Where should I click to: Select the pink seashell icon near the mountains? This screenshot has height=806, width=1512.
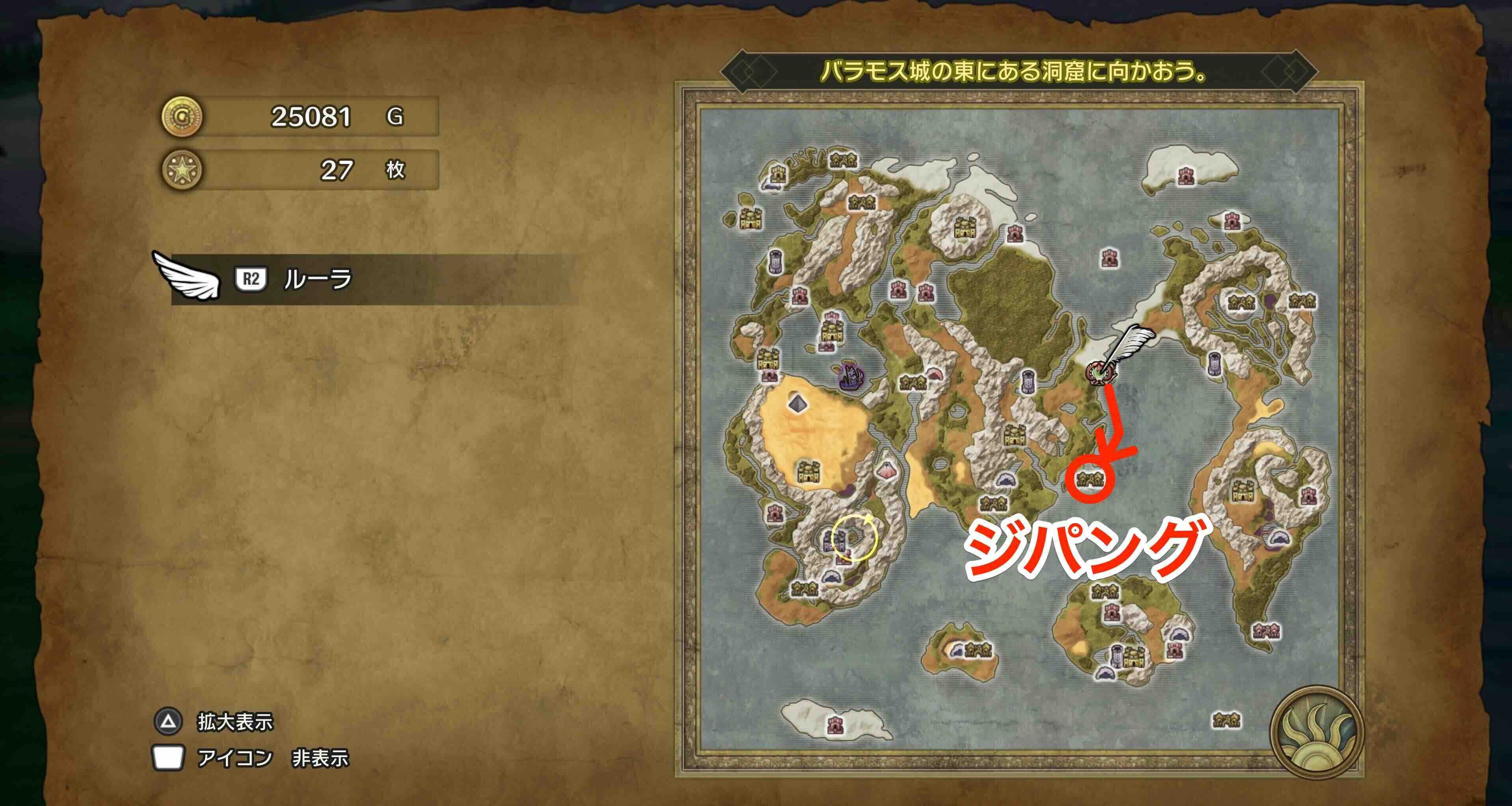point(936,373)
